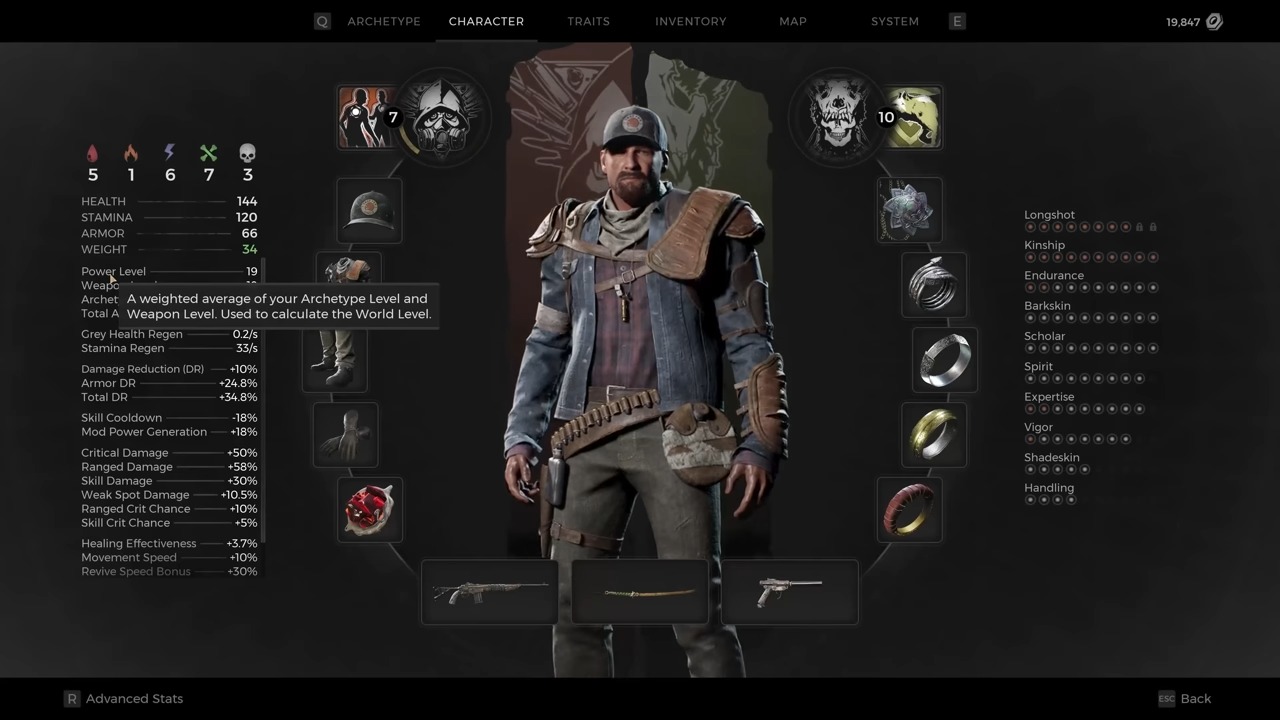Switch to the Inventory tab
This screenshot has height=720, width=1280.
tap(691, 21)
